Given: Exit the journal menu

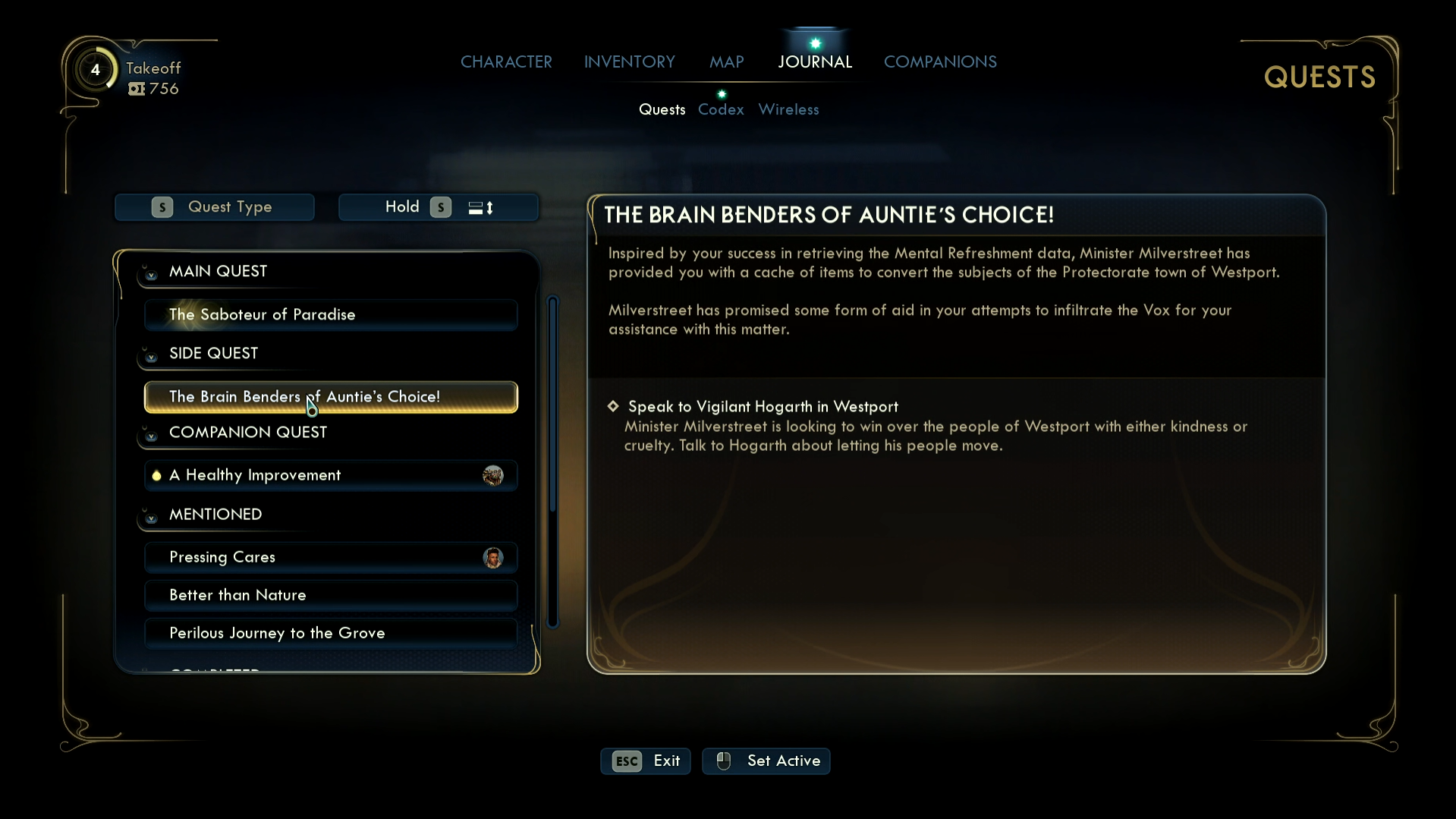Looking at the screenshot, I should (646, 761).
